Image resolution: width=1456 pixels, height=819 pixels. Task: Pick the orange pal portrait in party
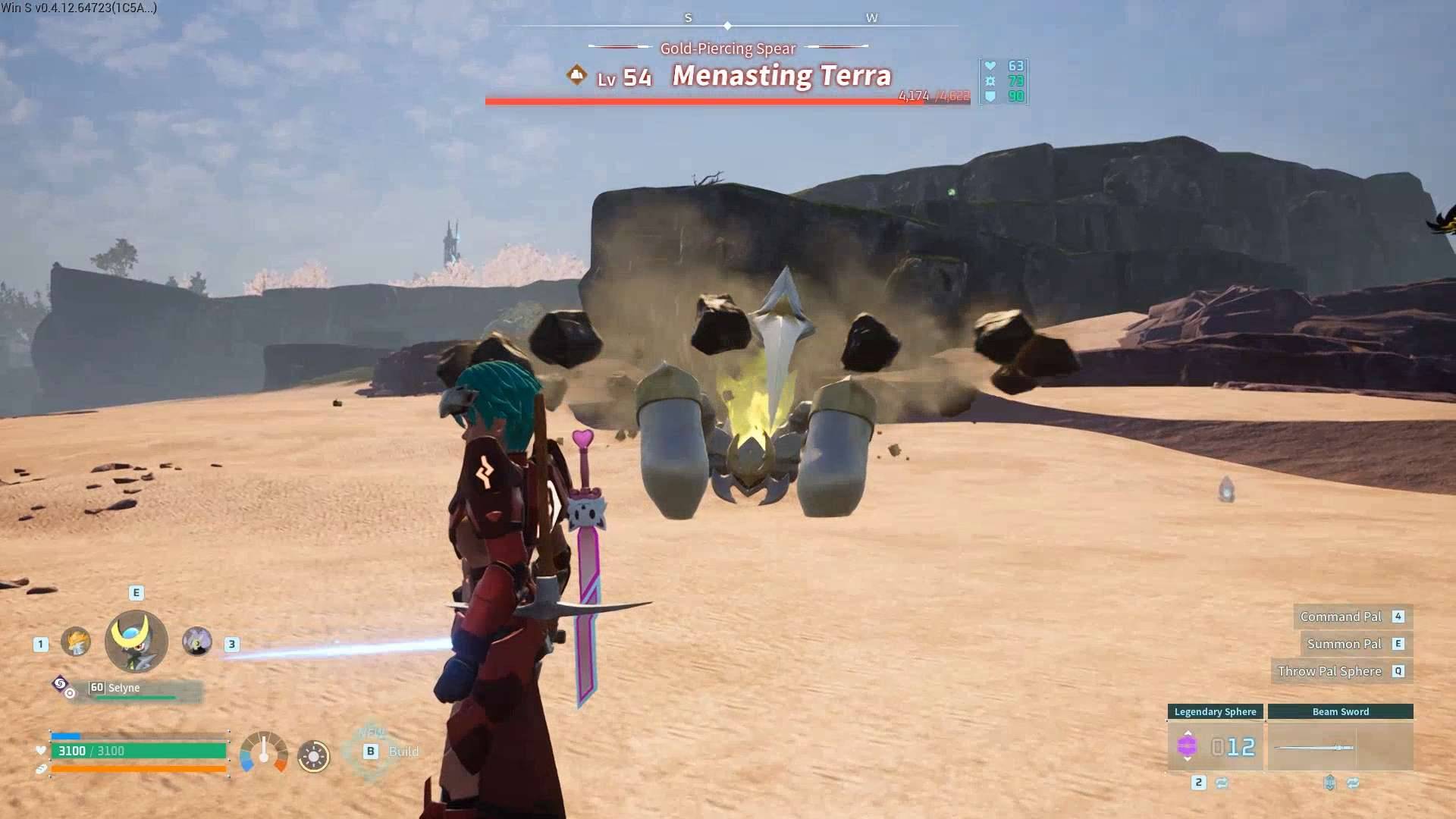tap(76, 642)
